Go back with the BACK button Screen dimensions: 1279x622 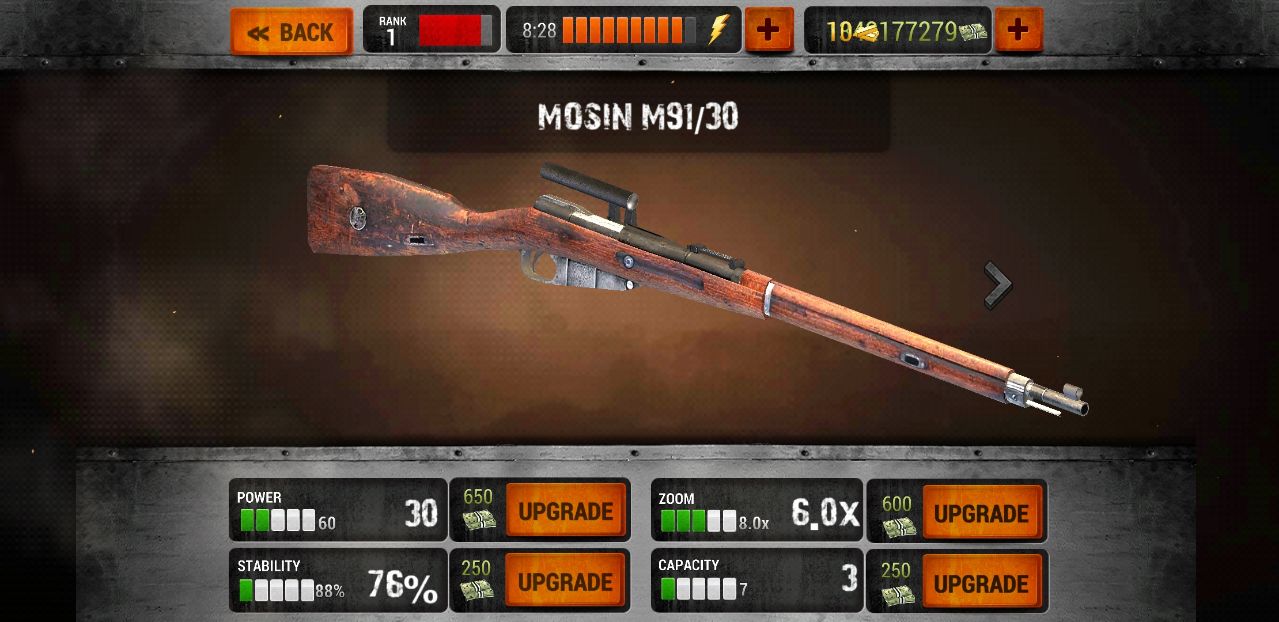point(291,32)
